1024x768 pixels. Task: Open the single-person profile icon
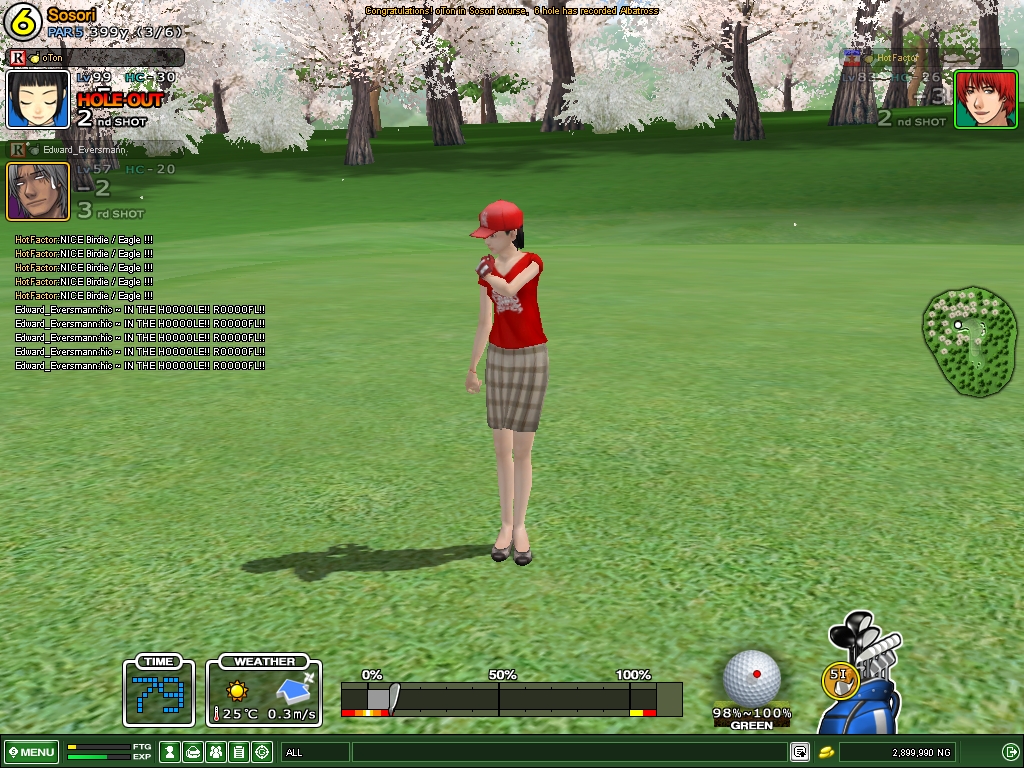click(170, 752)
